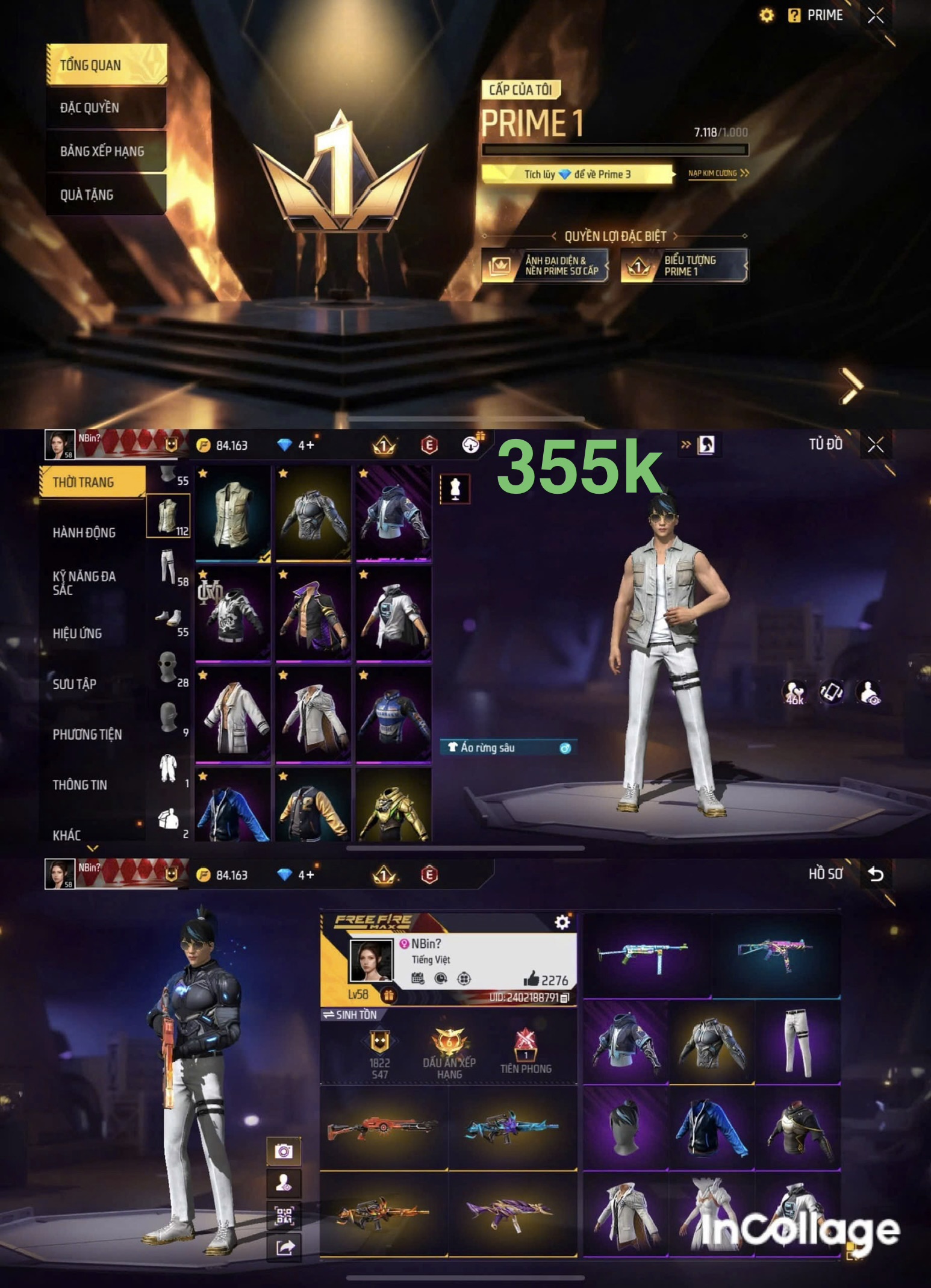Select the Quà Tặng tab

(x=105, y=194)
